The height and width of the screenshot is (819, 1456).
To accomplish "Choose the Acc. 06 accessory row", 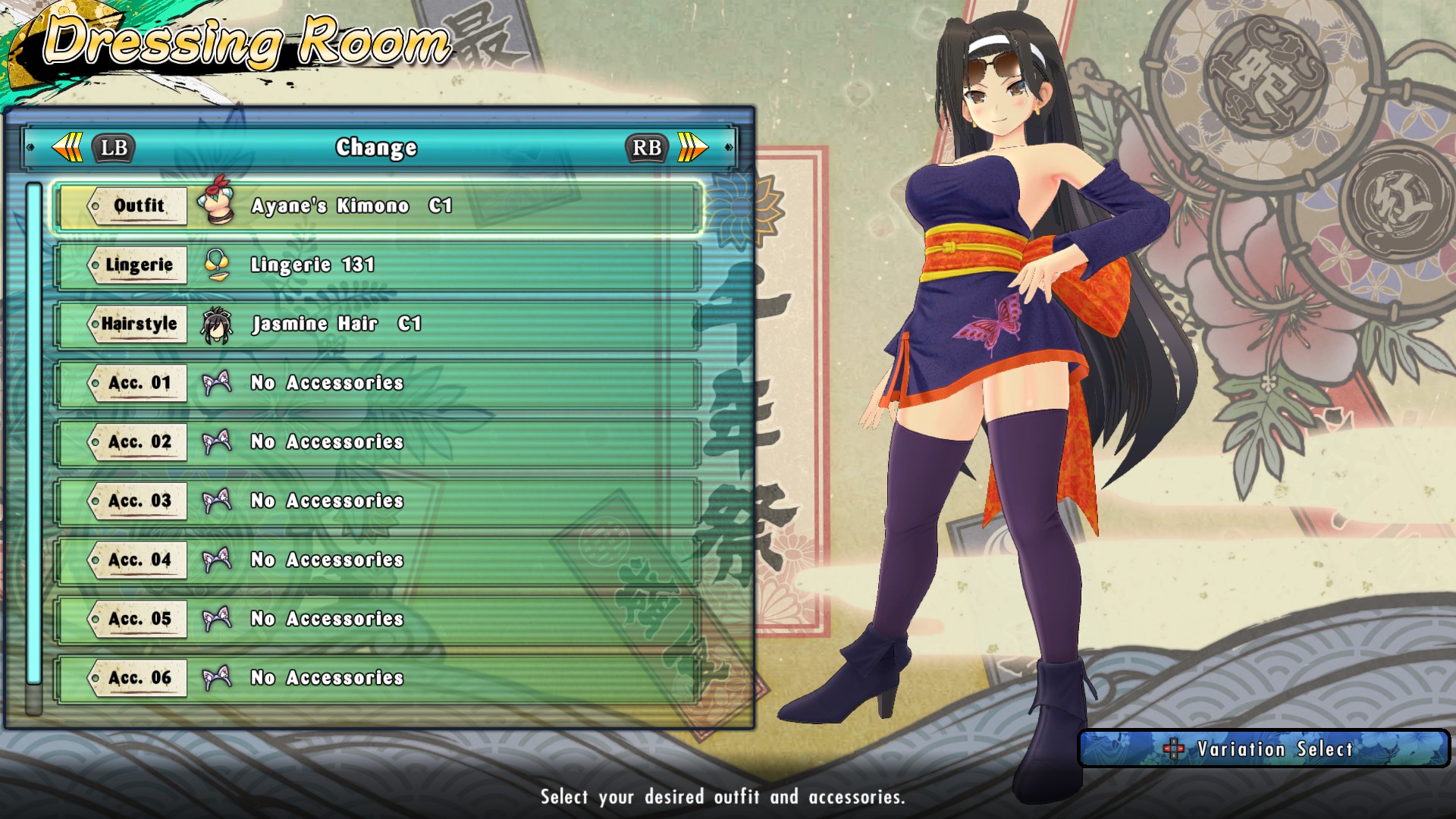I will [x=377, y=678].
